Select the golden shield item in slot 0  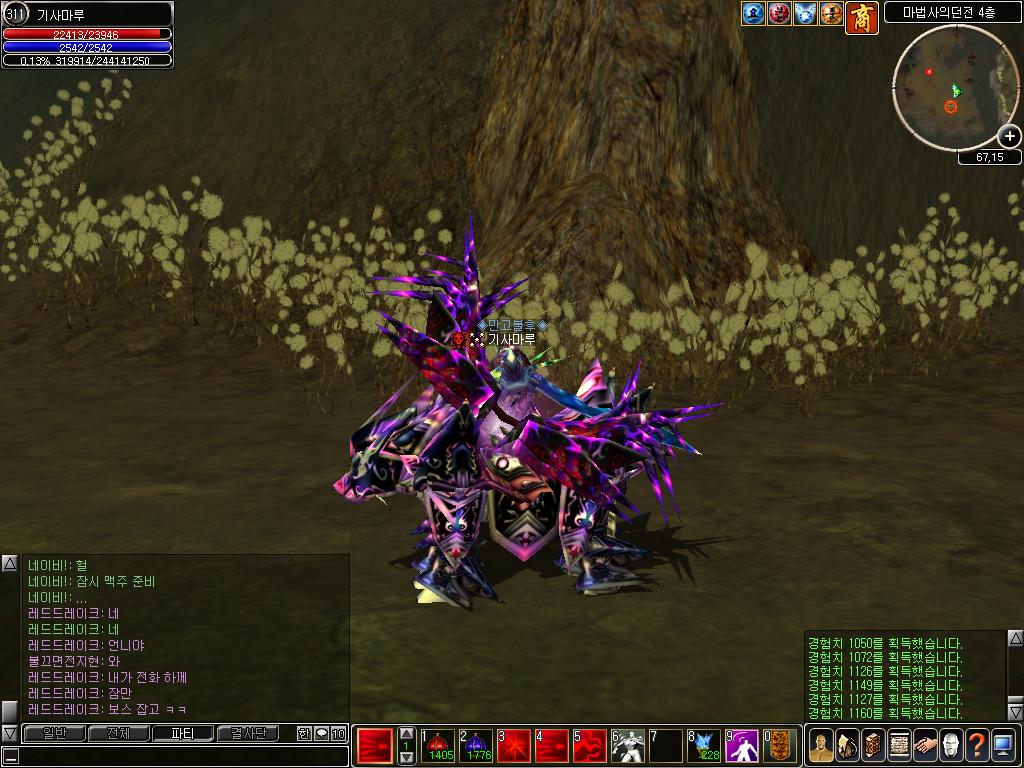click(x=780, y=746)
